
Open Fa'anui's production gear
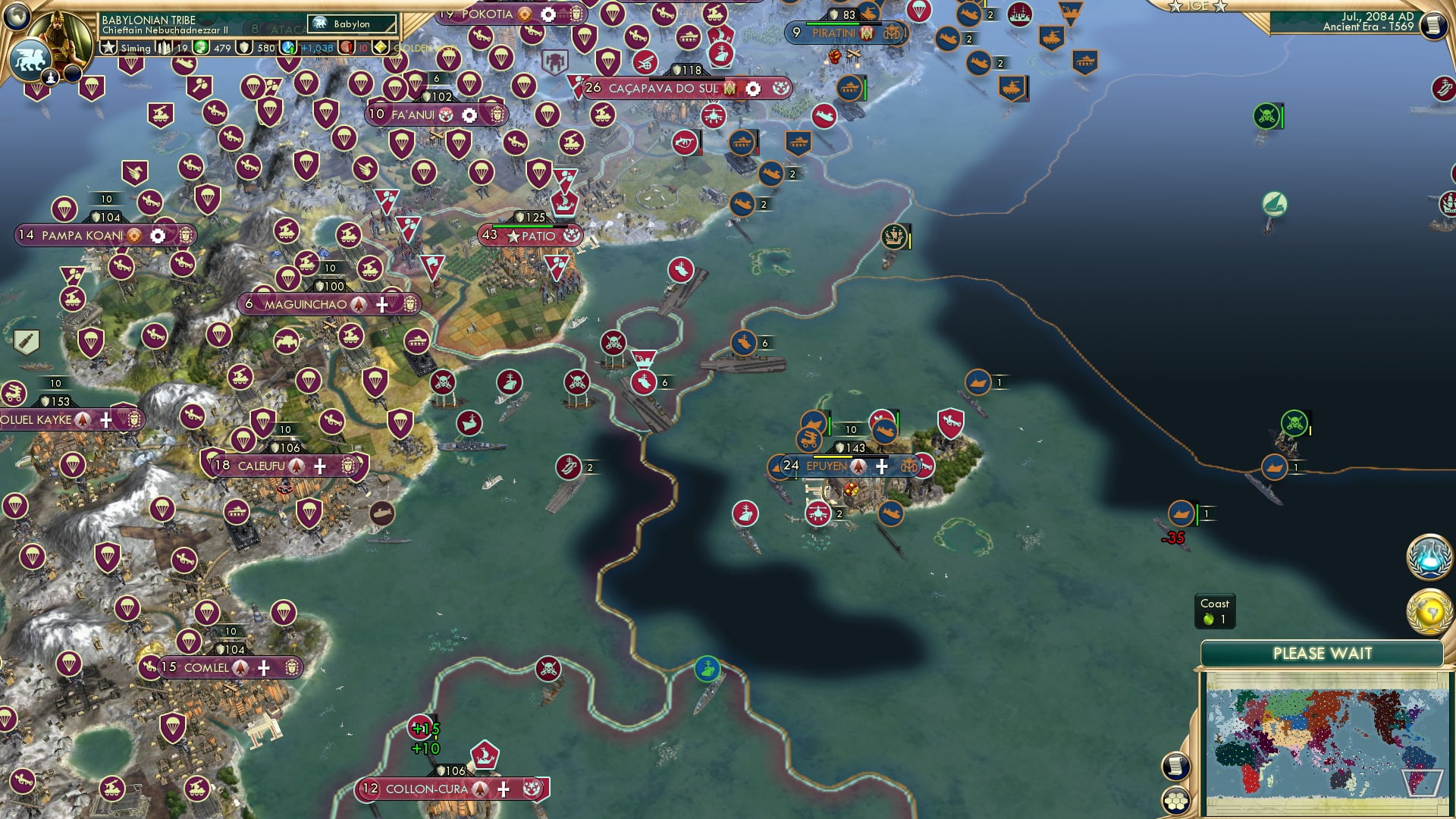[469, 114]
